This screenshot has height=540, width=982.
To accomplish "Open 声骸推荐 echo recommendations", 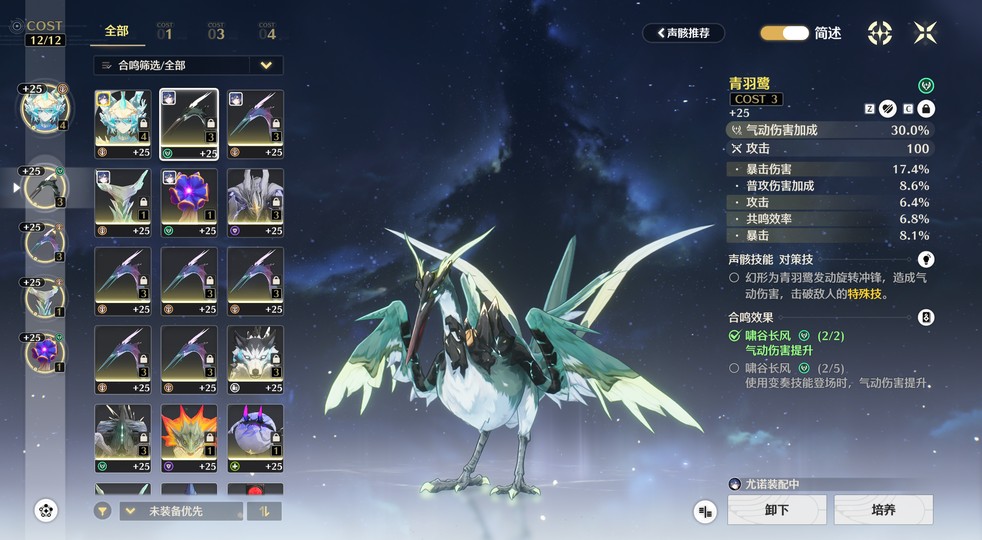I will pos(683,33).
